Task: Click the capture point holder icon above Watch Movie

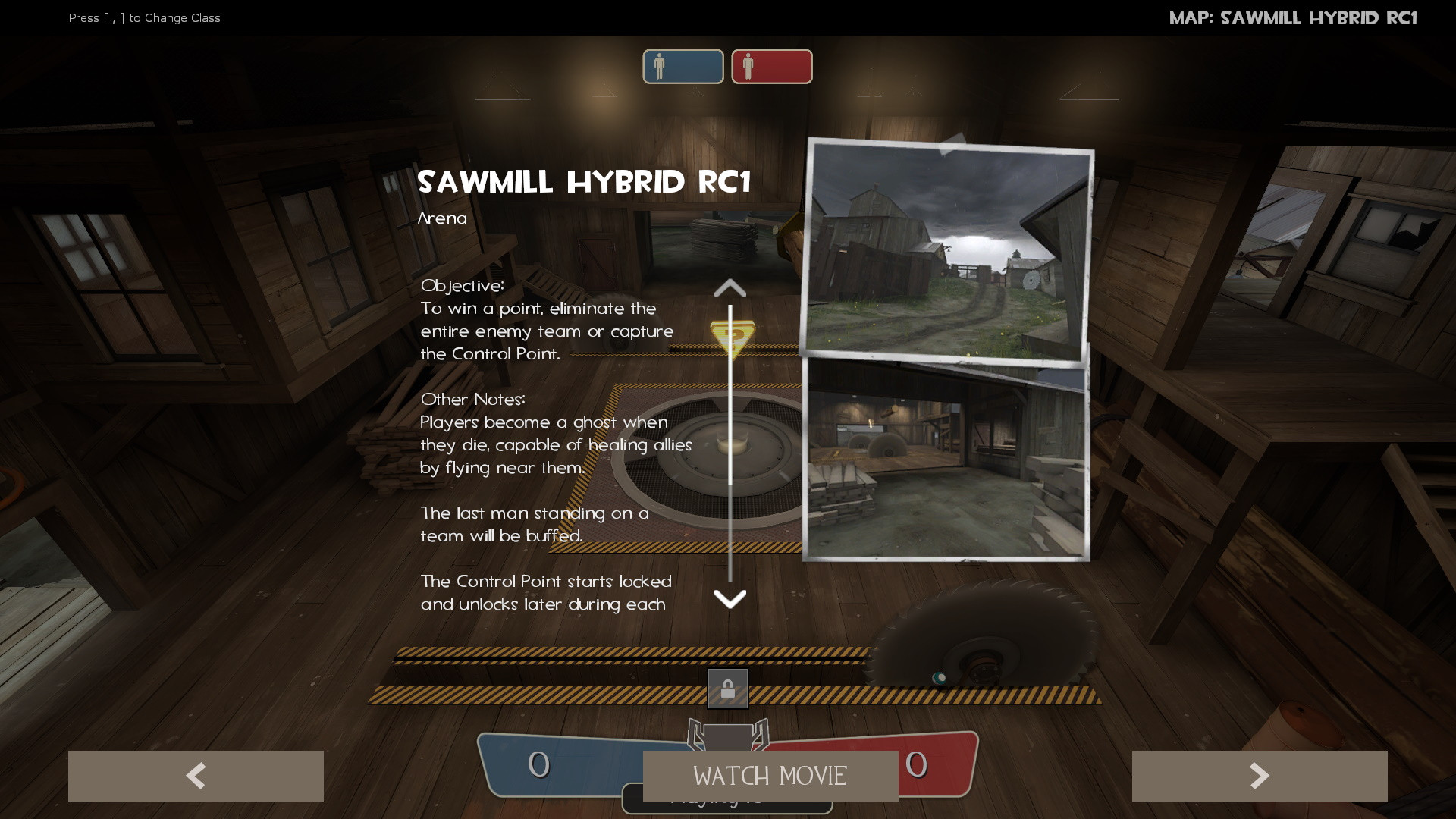Action: click(728, 736)
